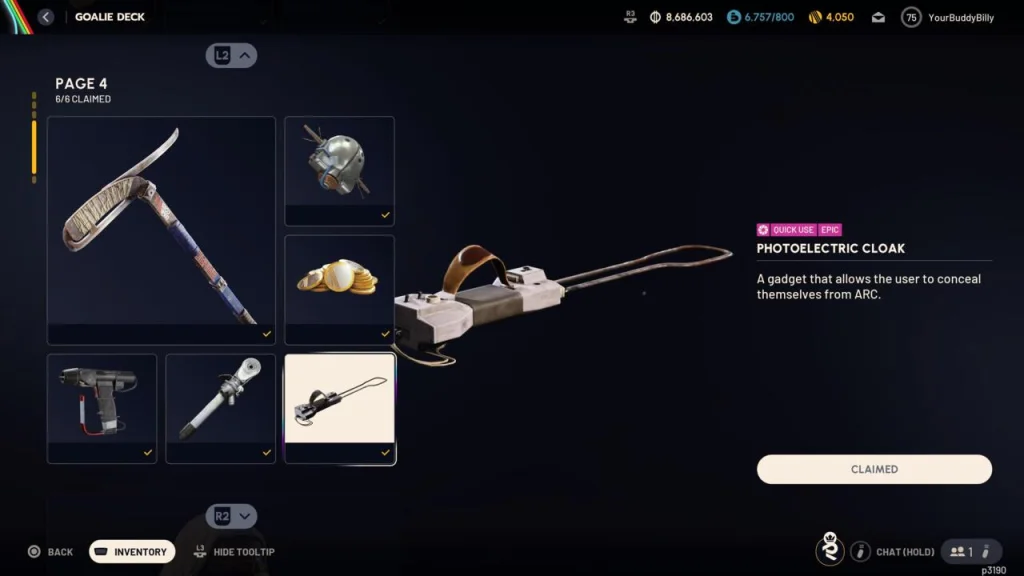Click the Claimed button
This screenshot has width=1024, height=576.
(x=874, y=469)
